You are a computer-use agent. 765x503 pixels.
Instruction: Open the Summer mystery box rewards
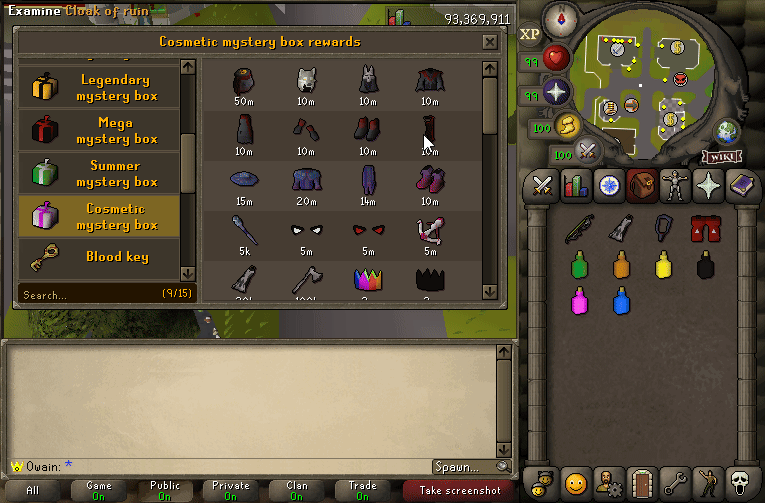[x=100, y=174]
